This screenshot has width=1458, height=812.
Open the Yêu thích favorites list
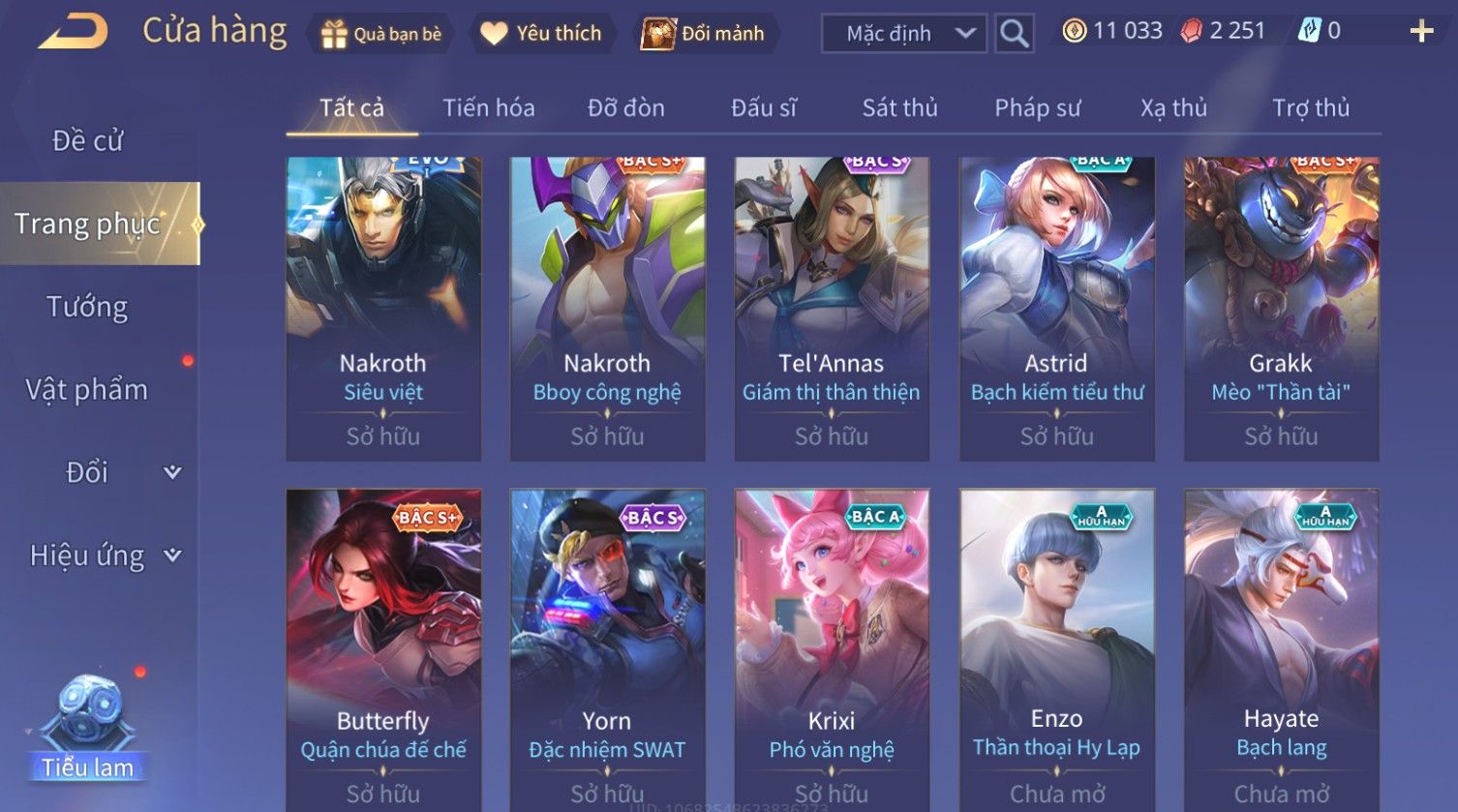(x=541, y=34)
